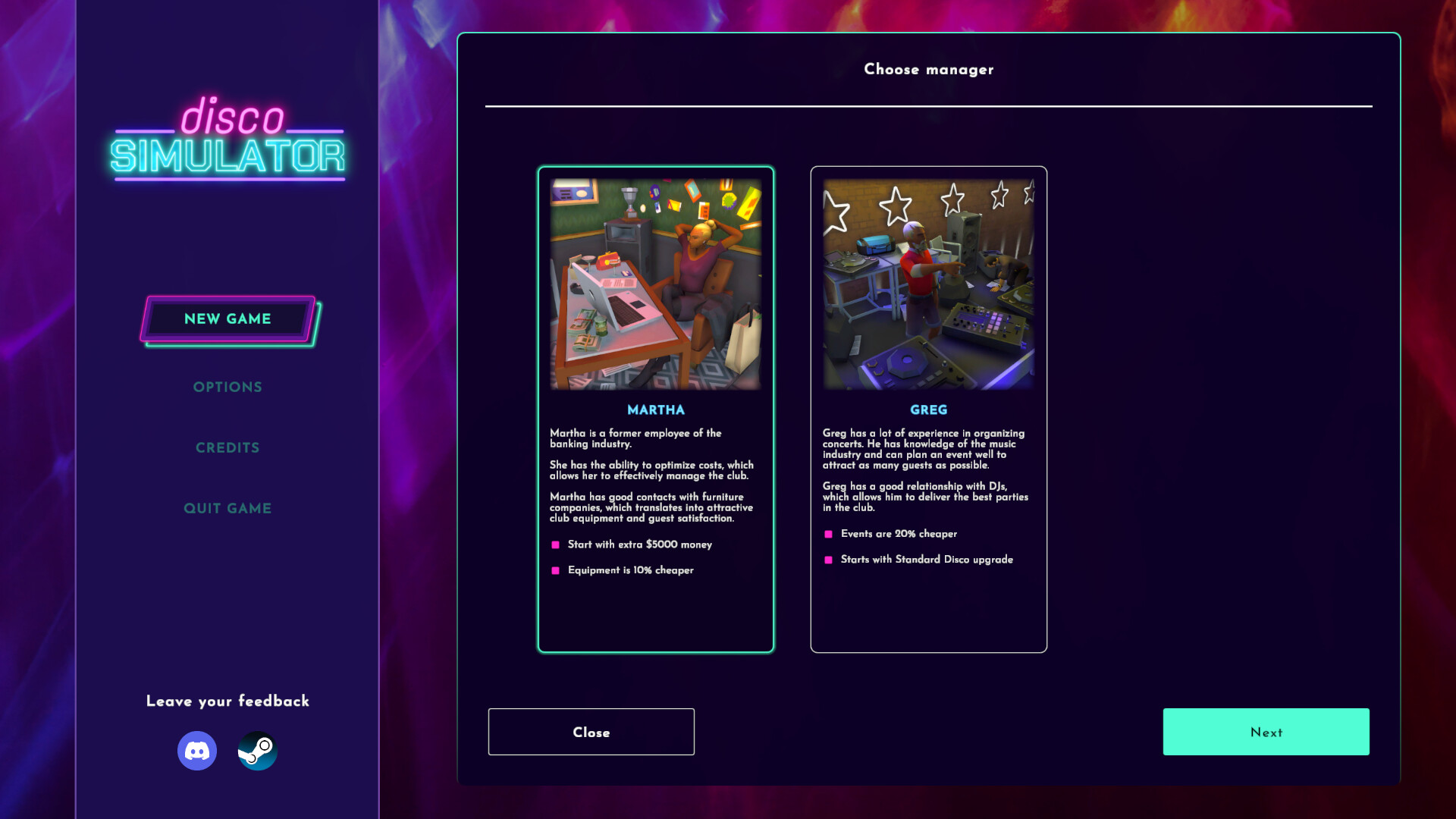This screenshot has width=1456, height=819.
Task: Click Martha's office portrait image
Action: 655,283
